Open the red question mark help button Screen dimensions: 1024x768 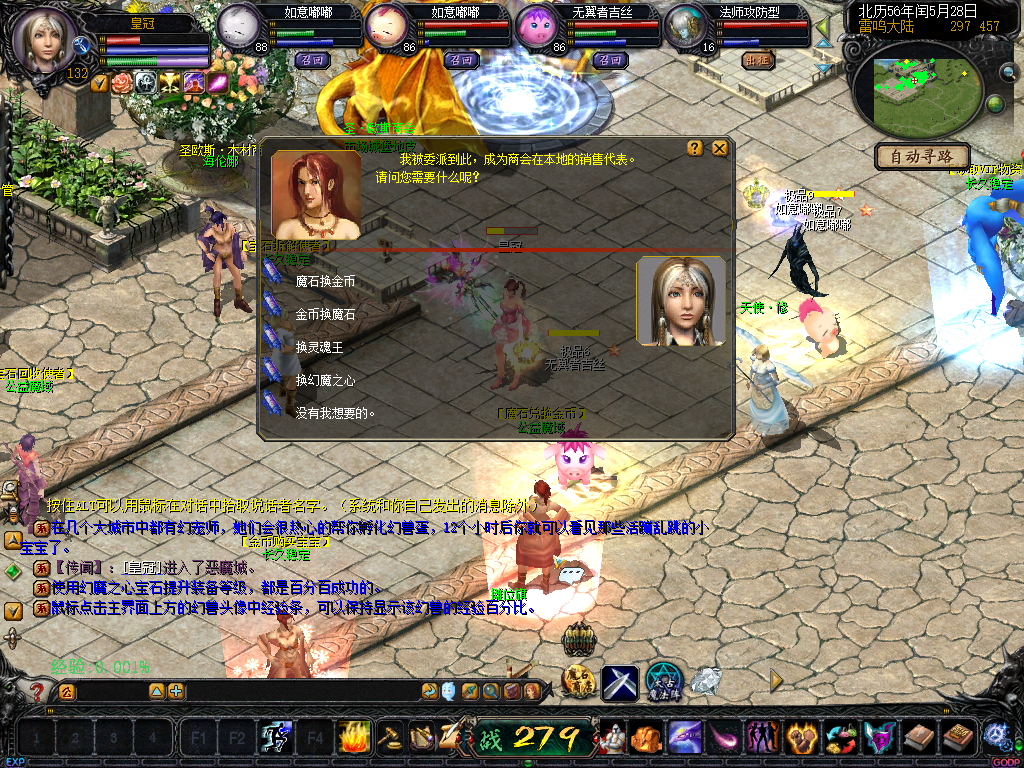point(38,691)
